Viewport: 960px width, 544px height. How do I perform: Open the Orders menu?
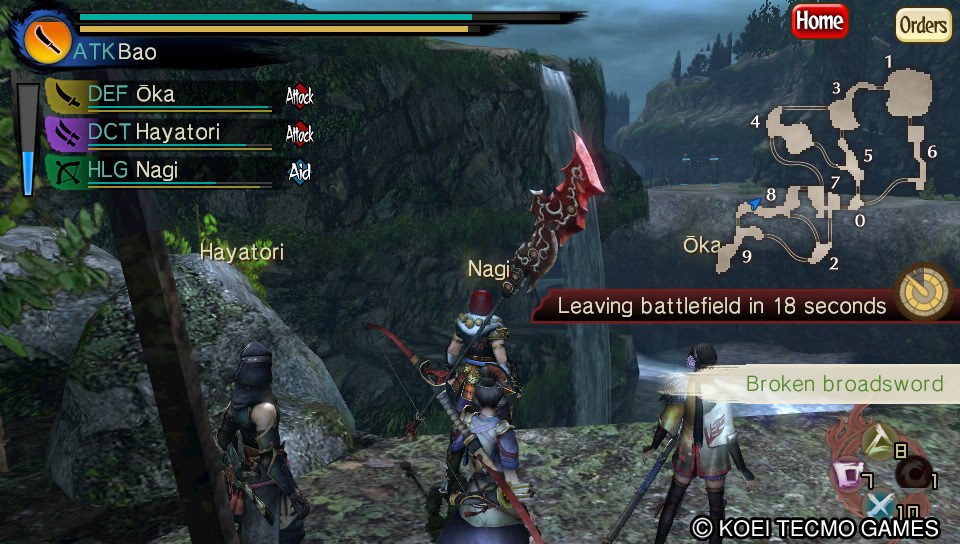click(x=922, y=24)
